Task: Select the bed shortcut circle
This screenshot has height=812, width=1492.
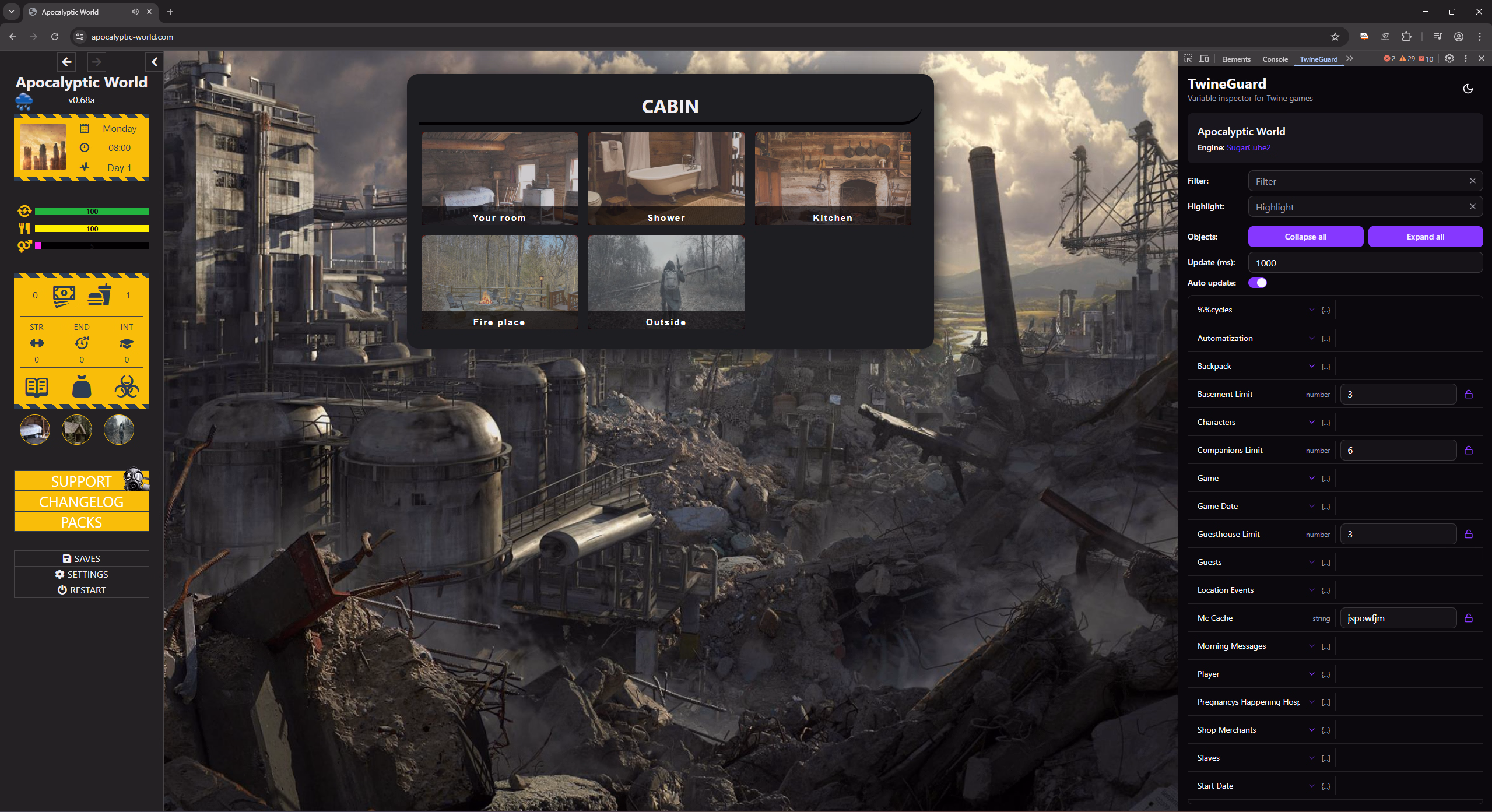Action: pyautogui.click(x=35, y=430)
